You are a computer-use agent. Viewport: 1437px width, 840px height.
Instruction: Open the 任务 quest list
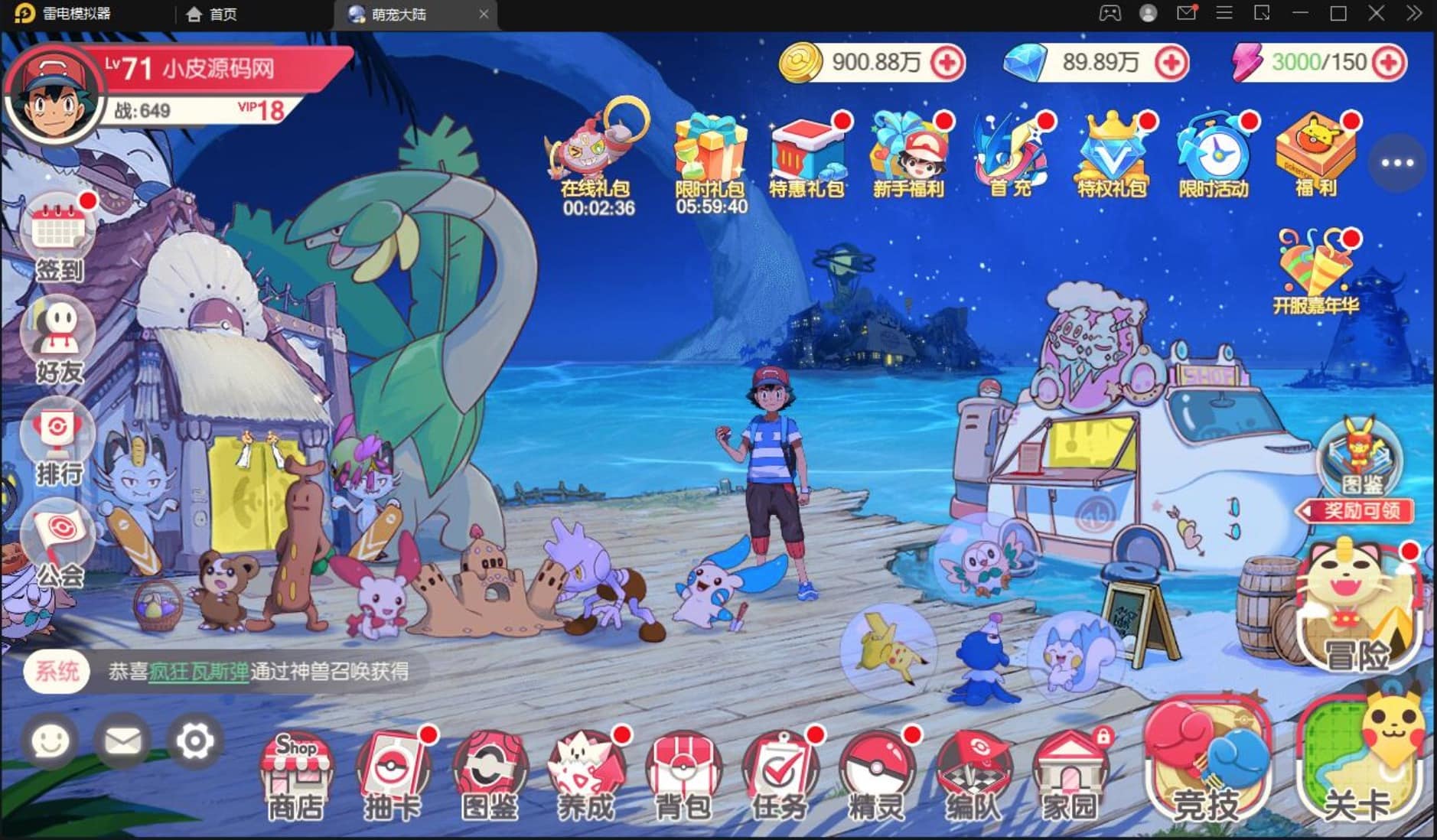pos(779,775)
